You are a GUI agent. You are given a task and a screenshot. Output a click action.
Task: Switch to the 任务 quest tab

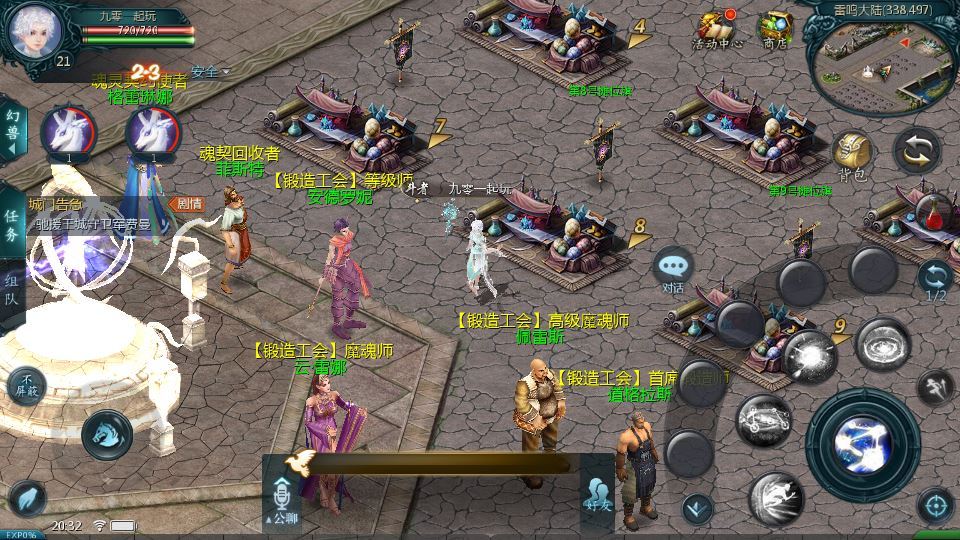click(x=11, y=227)
